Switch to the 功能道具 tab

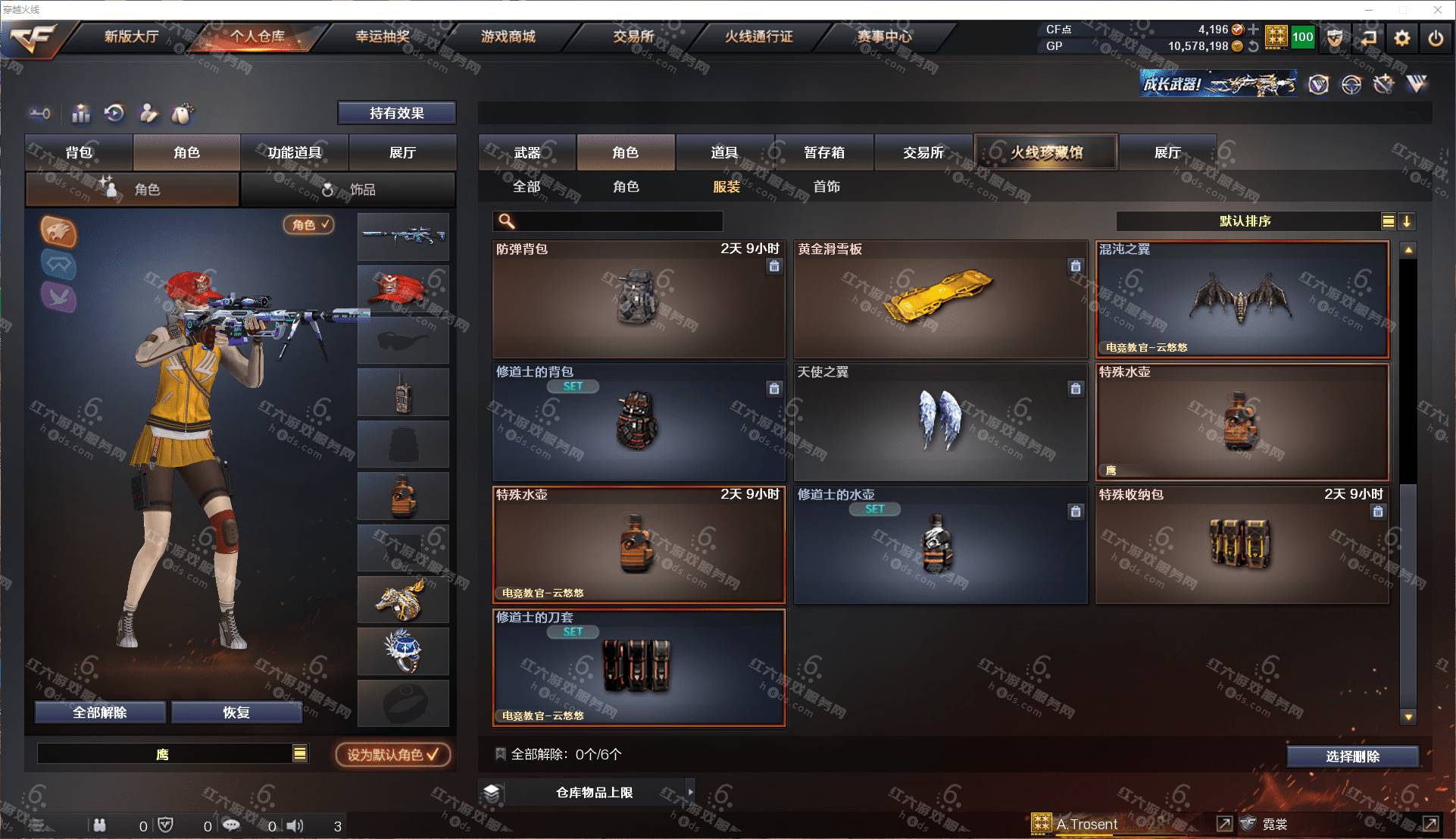294,152
